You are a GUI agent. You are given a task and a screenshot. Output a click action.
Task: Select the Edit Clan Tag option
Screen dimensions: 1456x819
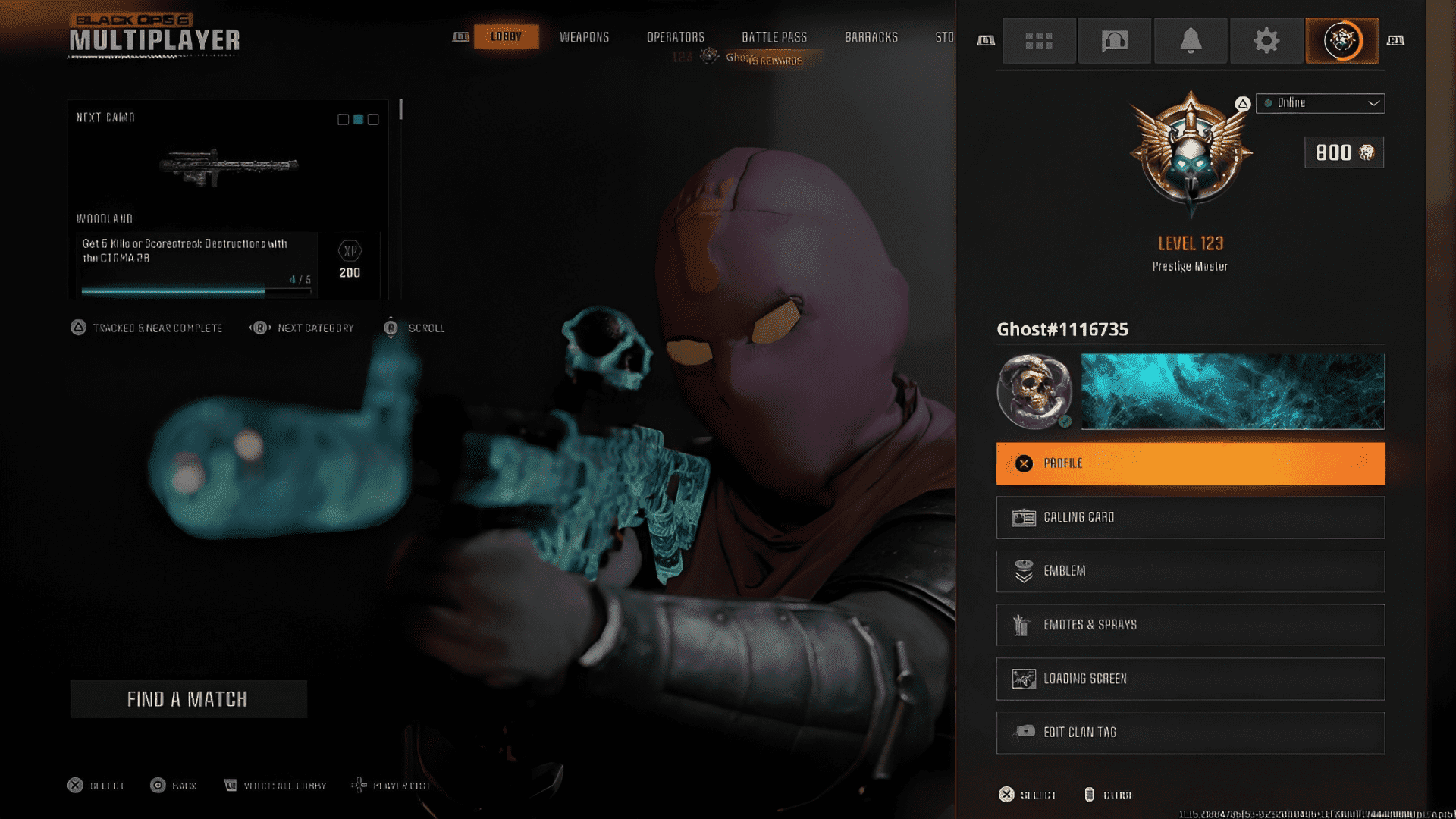1189,732
